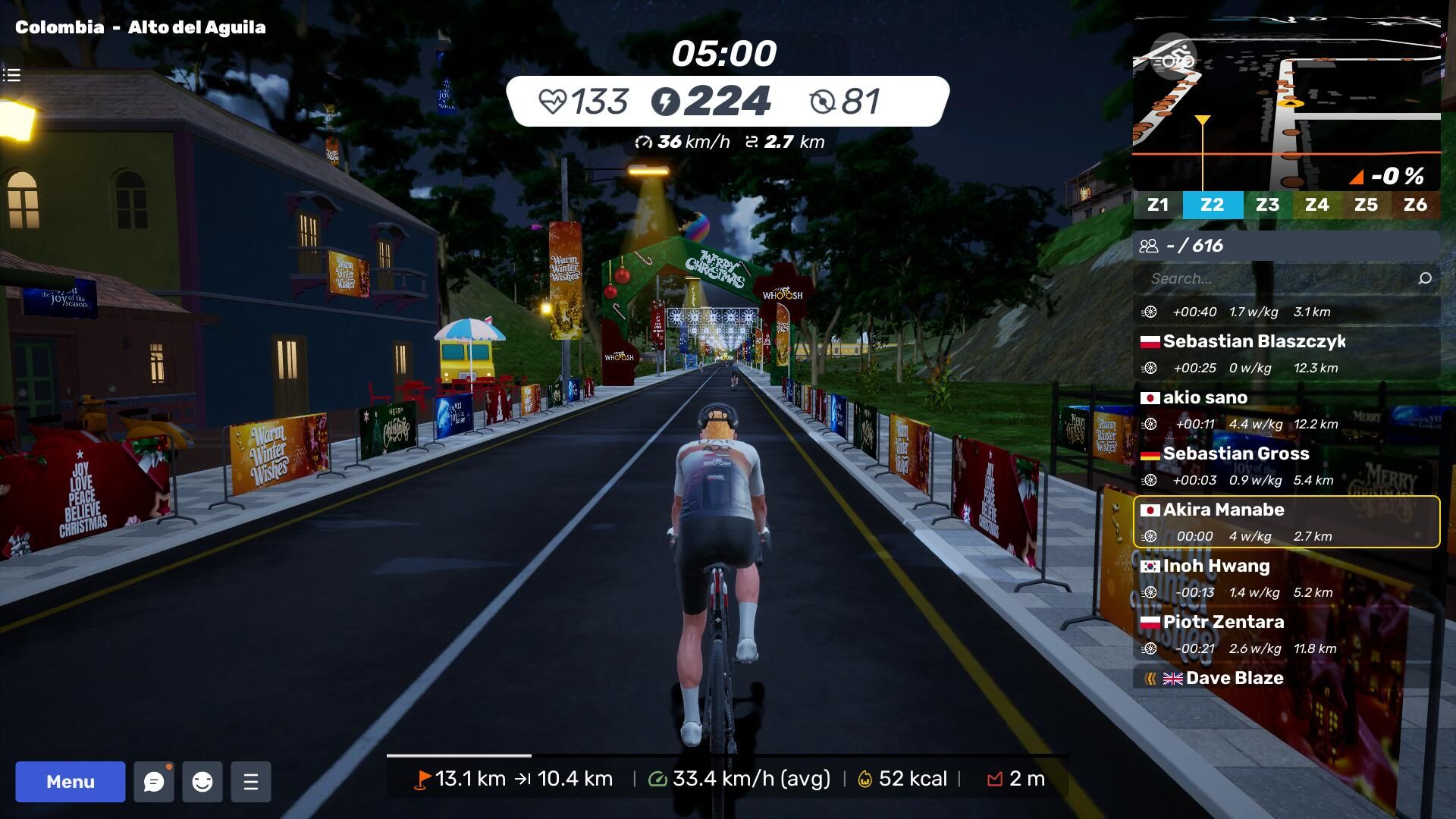Toggle the list icon under the route name

pos(11,75)
